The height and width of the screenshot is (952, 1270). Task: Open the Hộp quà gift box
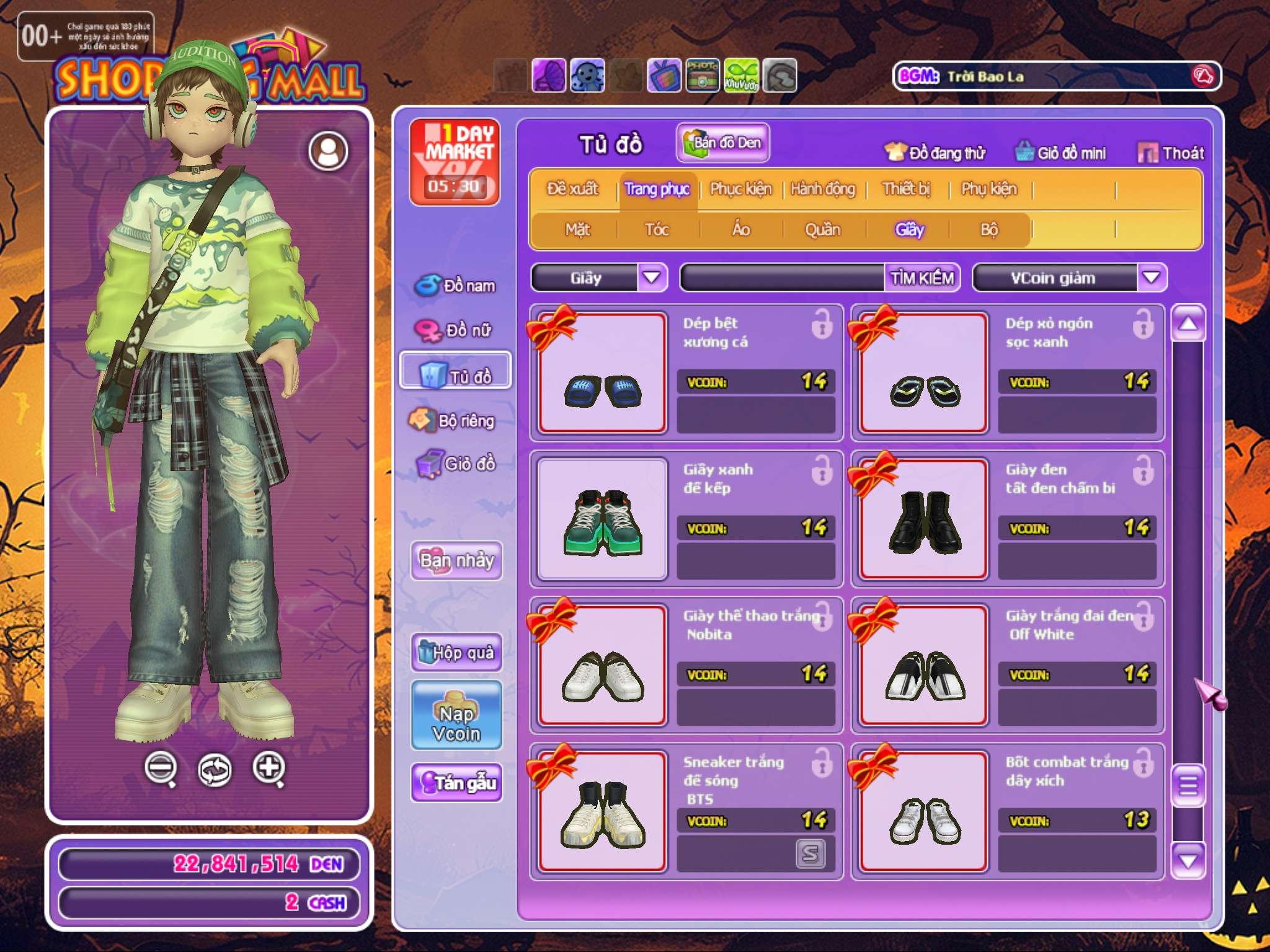point(456,652)
